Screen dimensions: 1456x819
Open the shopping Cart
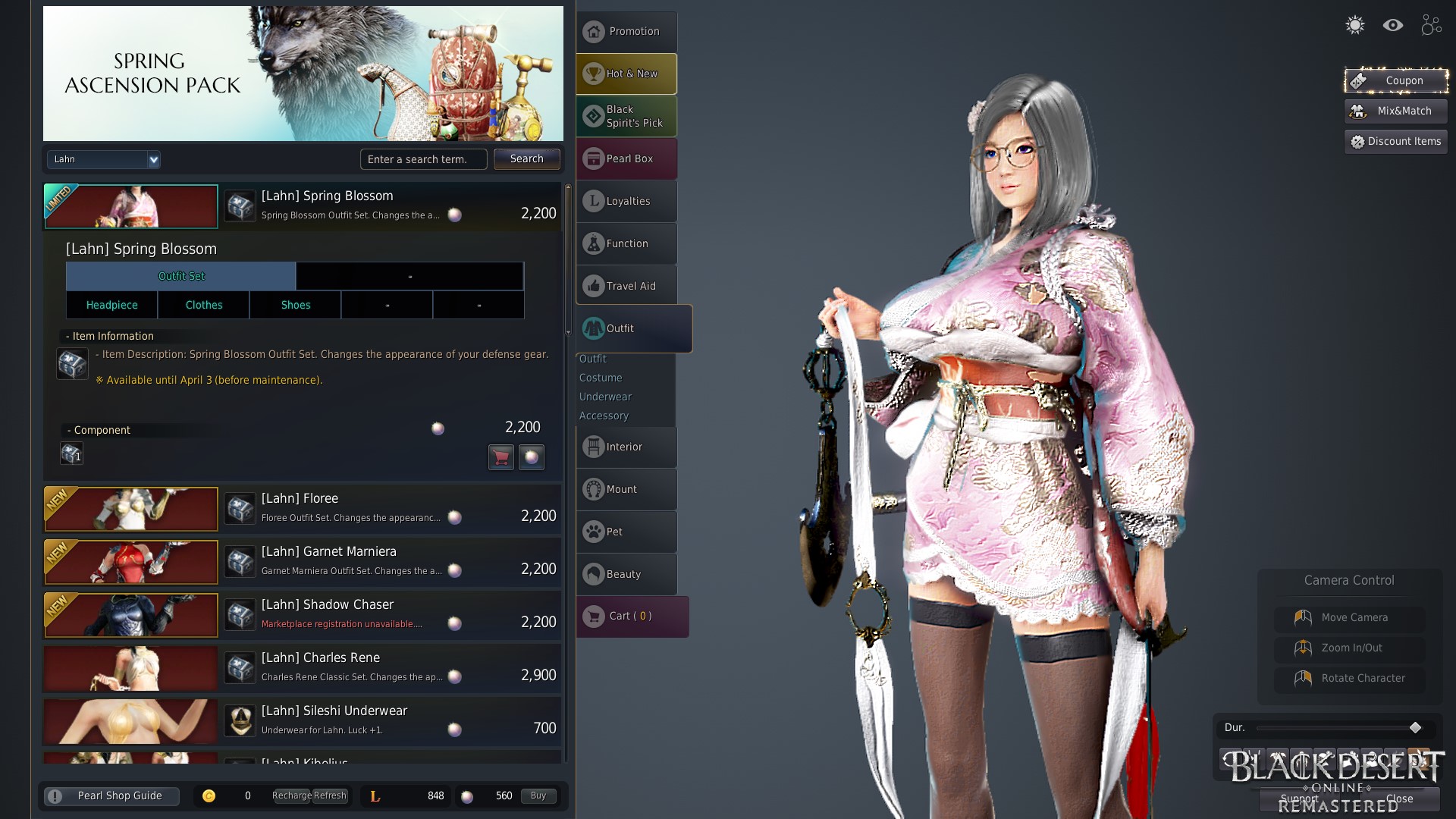pos(632,616)
